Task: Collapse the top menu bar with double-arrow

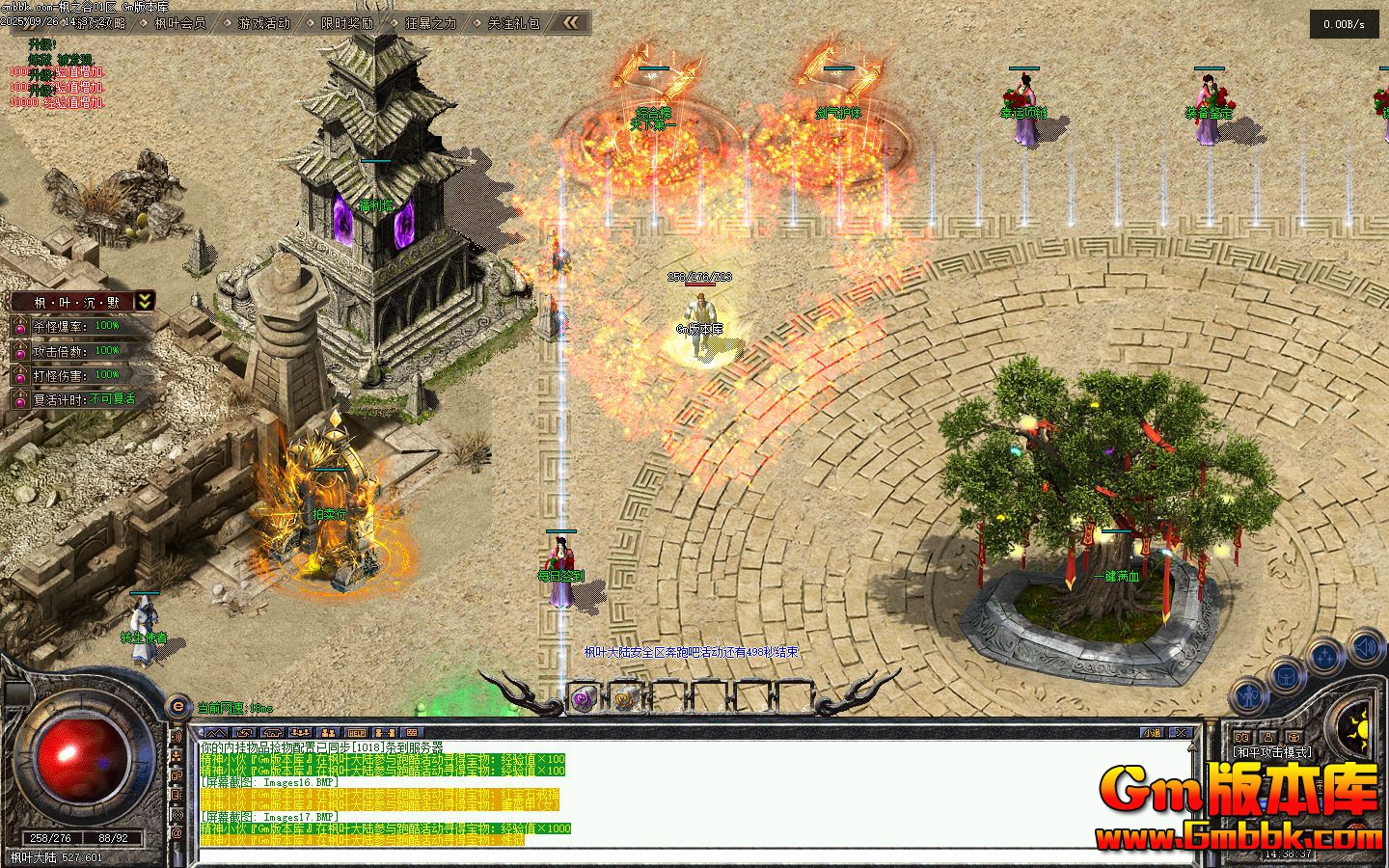Action: [572, 22]
